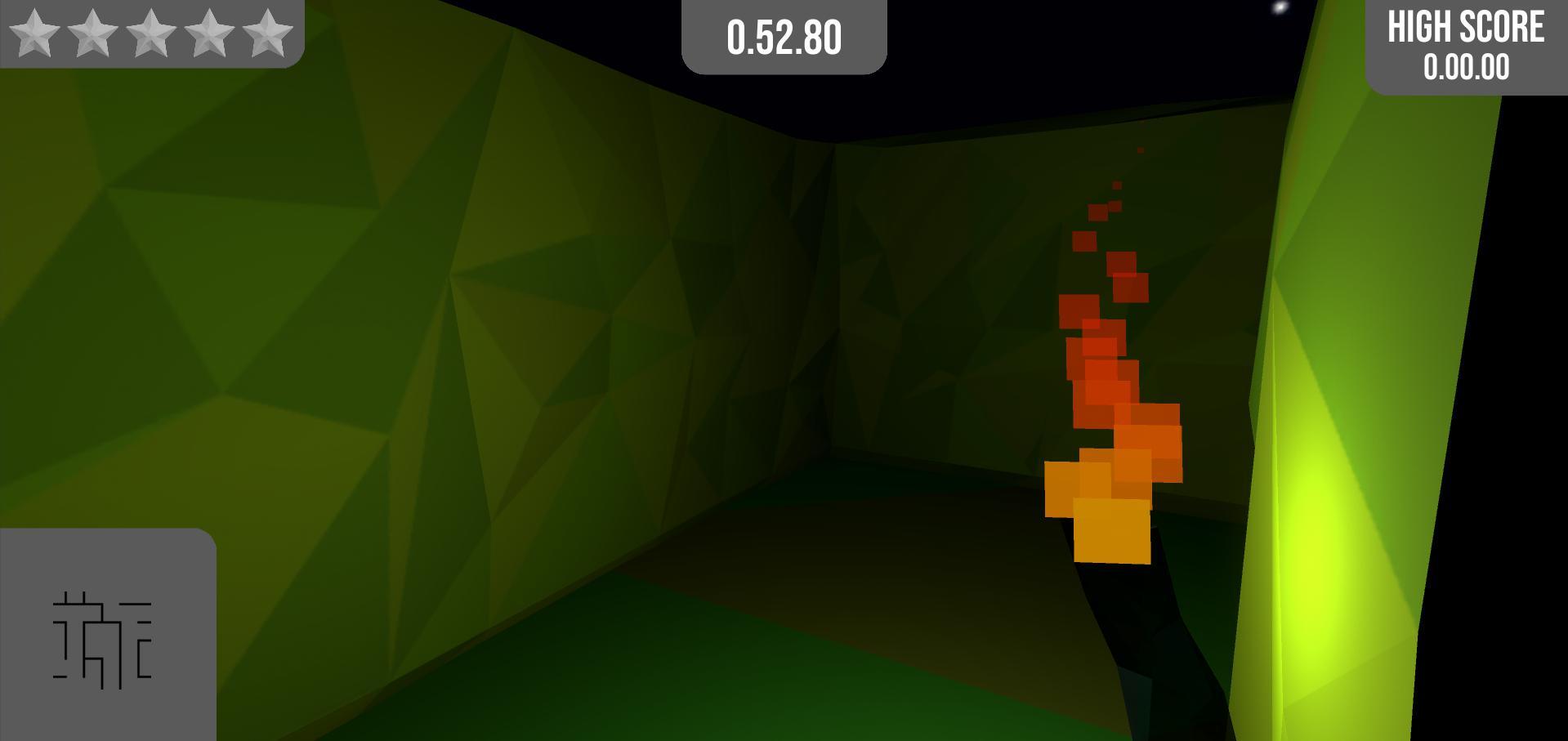The height and width of the screenshot is (741, 1568).
Task: Expand the timer panel showing 0.52.80
Action: pyautogui.click(x=783, y=37)
